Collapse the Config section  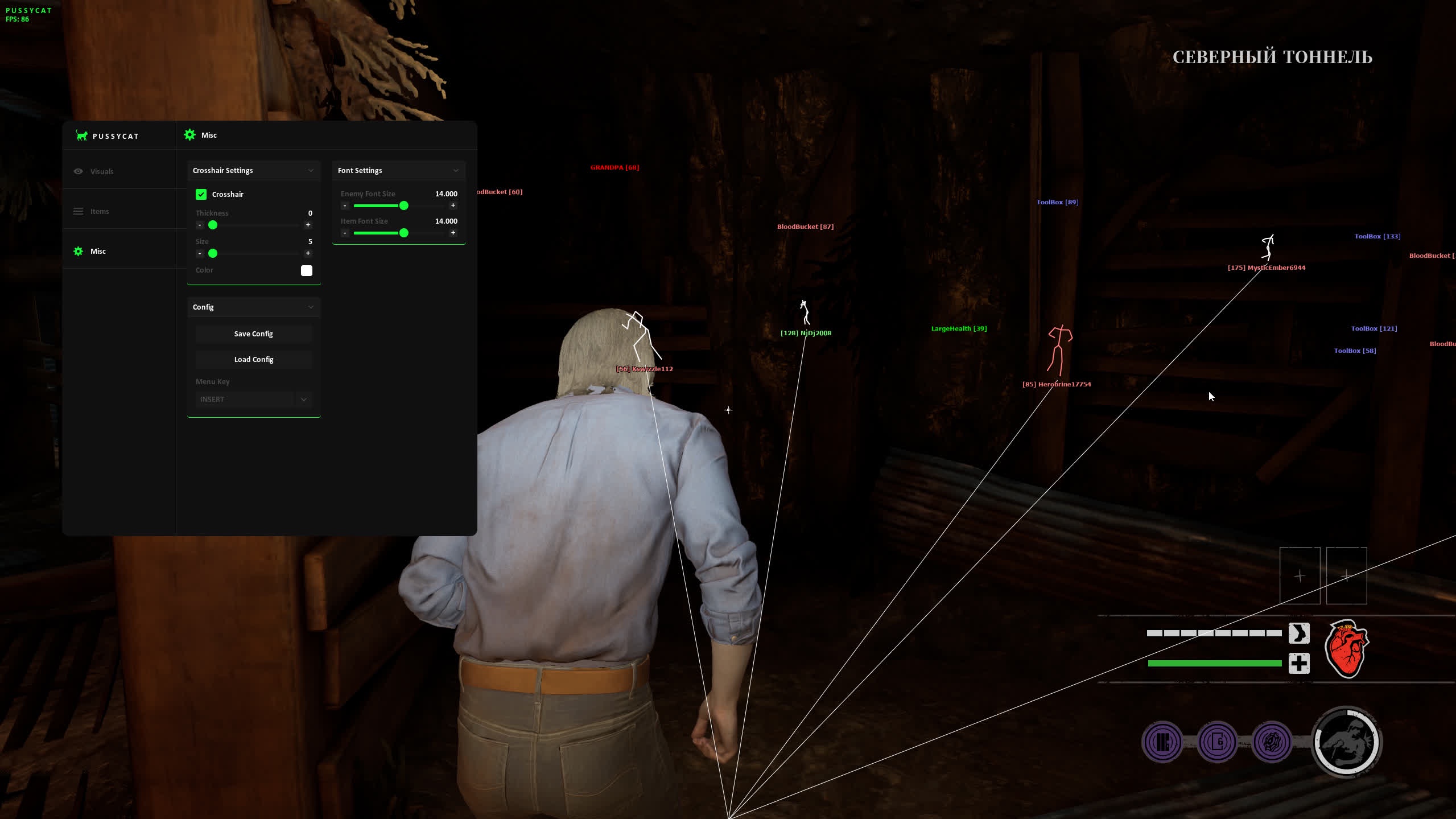coord(311,307)
